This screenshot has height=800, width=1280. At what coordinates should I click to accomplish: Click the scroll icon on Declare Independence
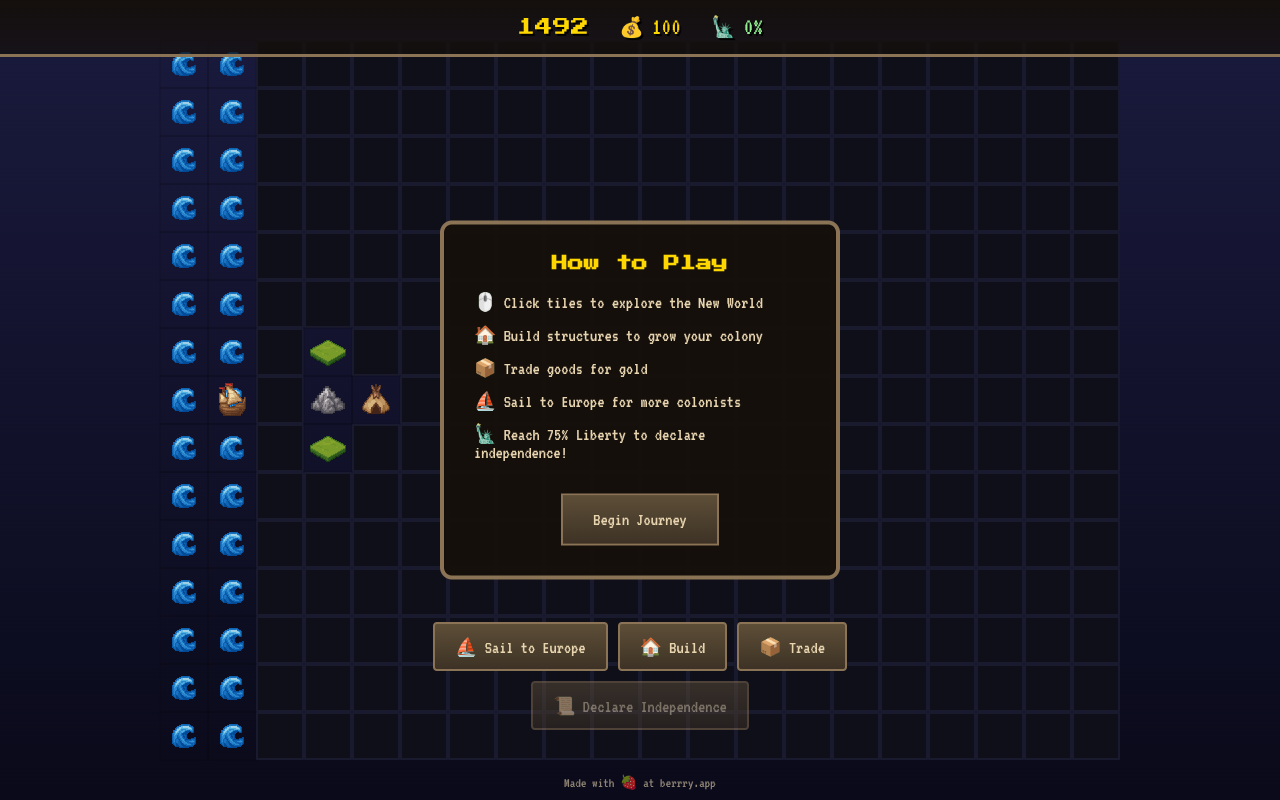(563, 705)
